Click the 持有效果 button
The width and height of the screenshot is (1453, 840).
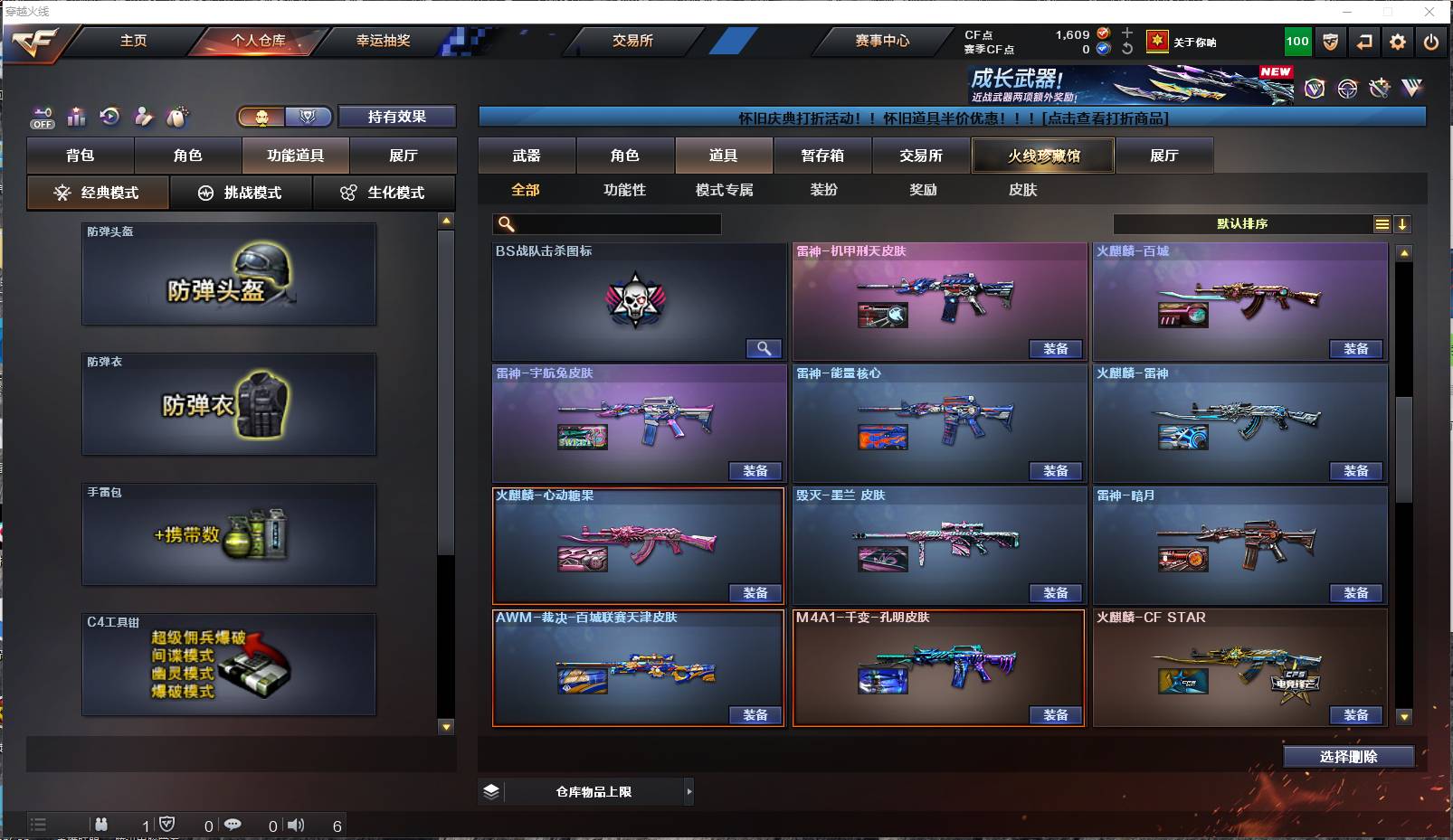coord(396,117)
